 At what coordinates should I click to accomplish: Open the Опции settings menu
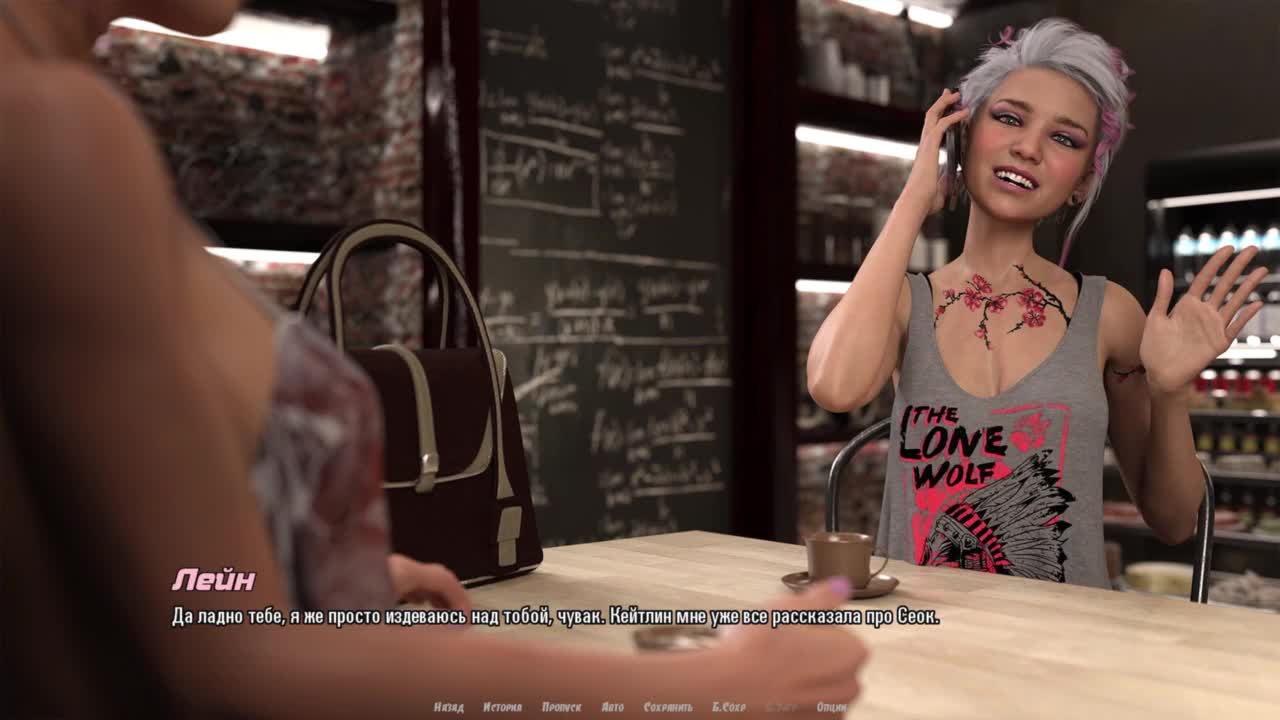[x=831, y=707]
